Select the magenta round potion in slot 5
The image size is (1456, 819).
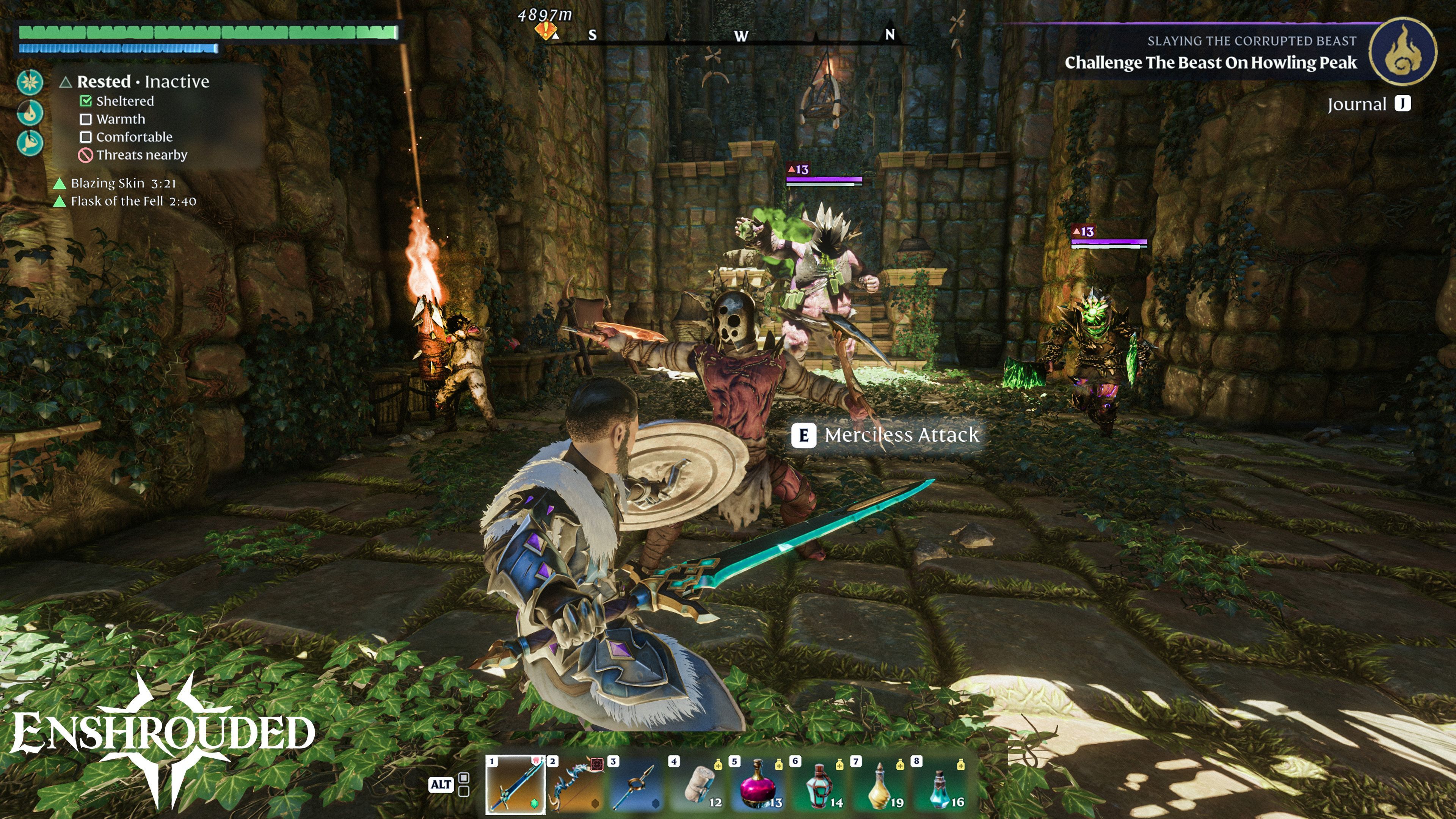[x=758, y=784]
